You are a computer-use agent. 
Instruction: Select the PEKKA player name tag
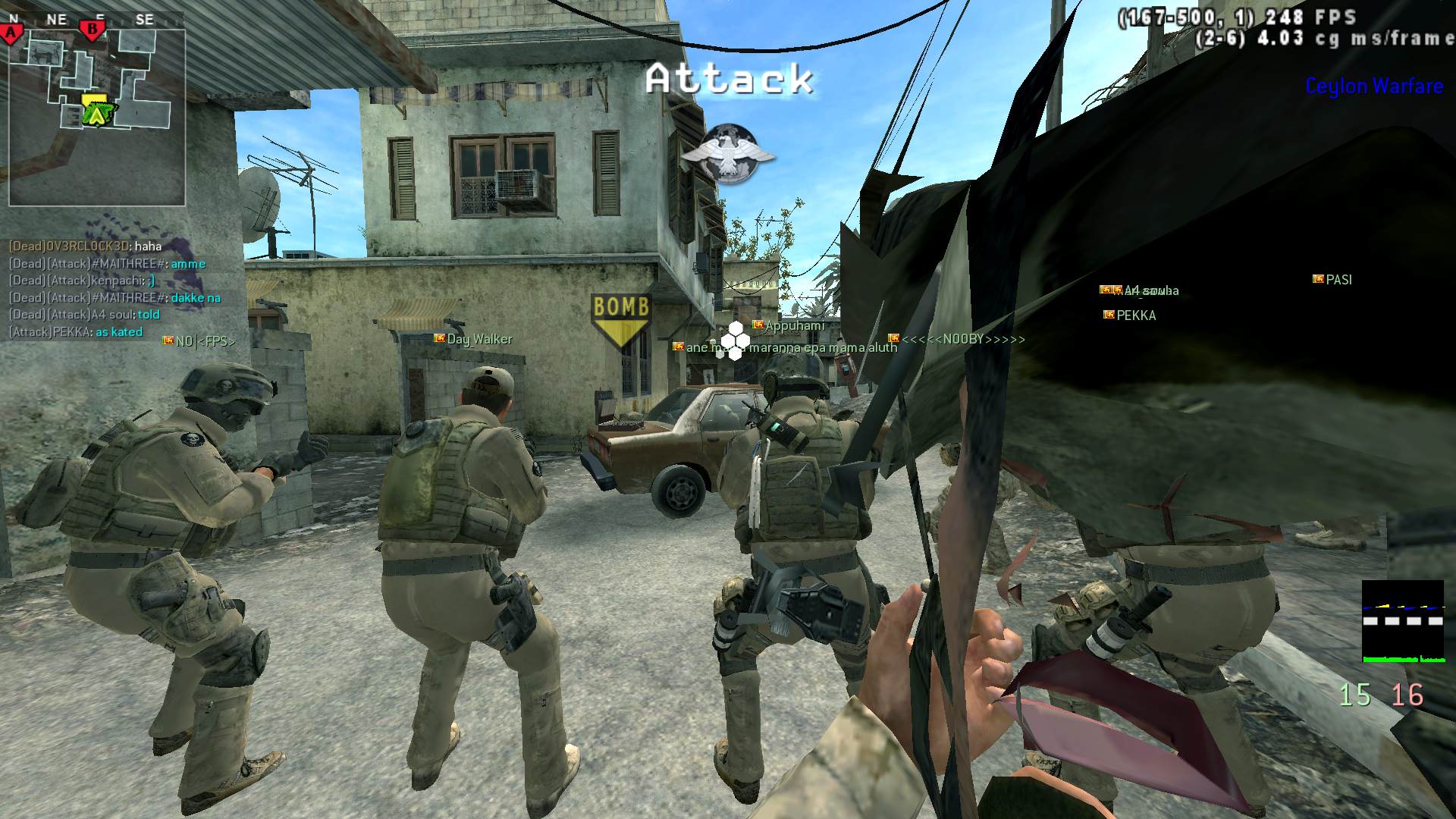pyautogui.click(x=1135, y=315)
